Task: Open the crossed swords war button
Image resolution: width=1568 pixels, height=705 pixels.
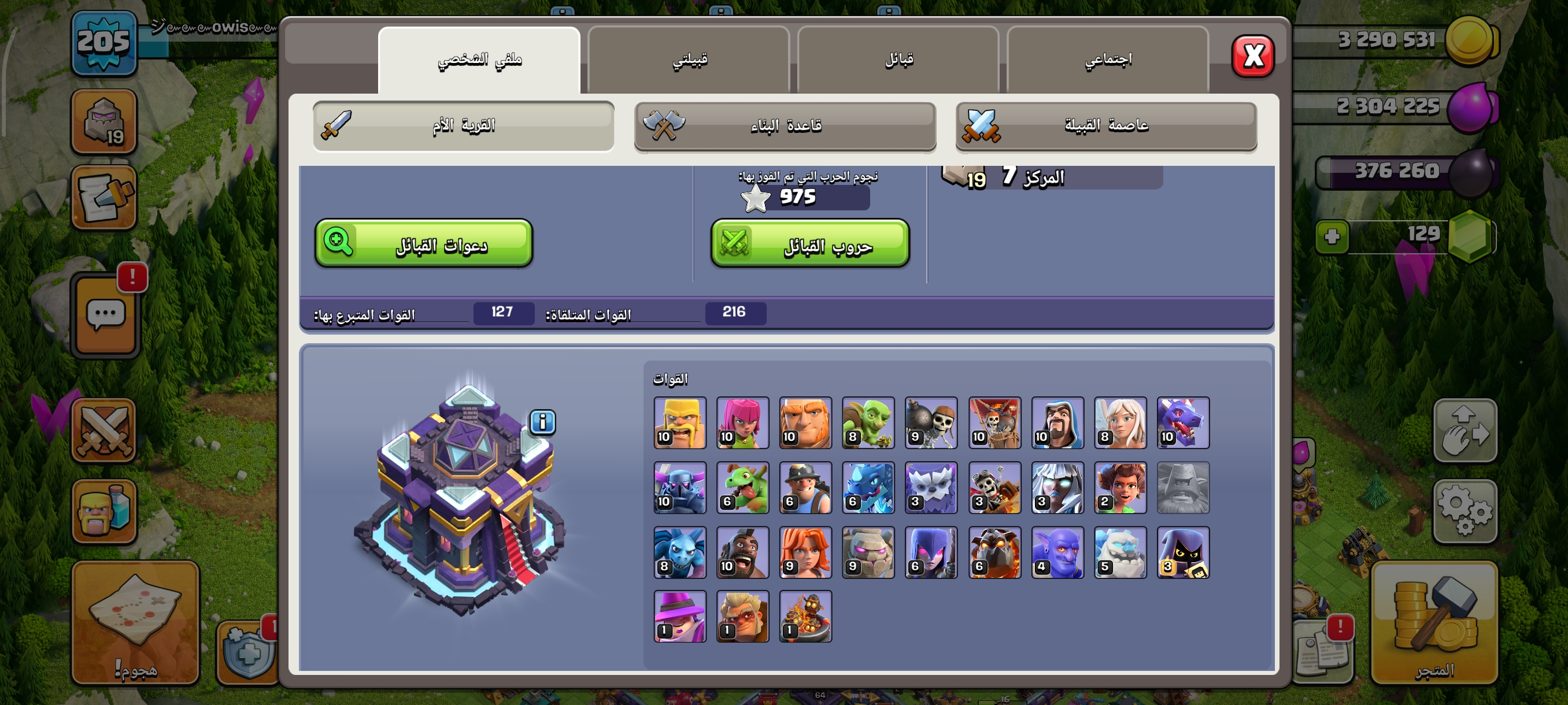Action: pyautogui.click(x=104, y=431)
